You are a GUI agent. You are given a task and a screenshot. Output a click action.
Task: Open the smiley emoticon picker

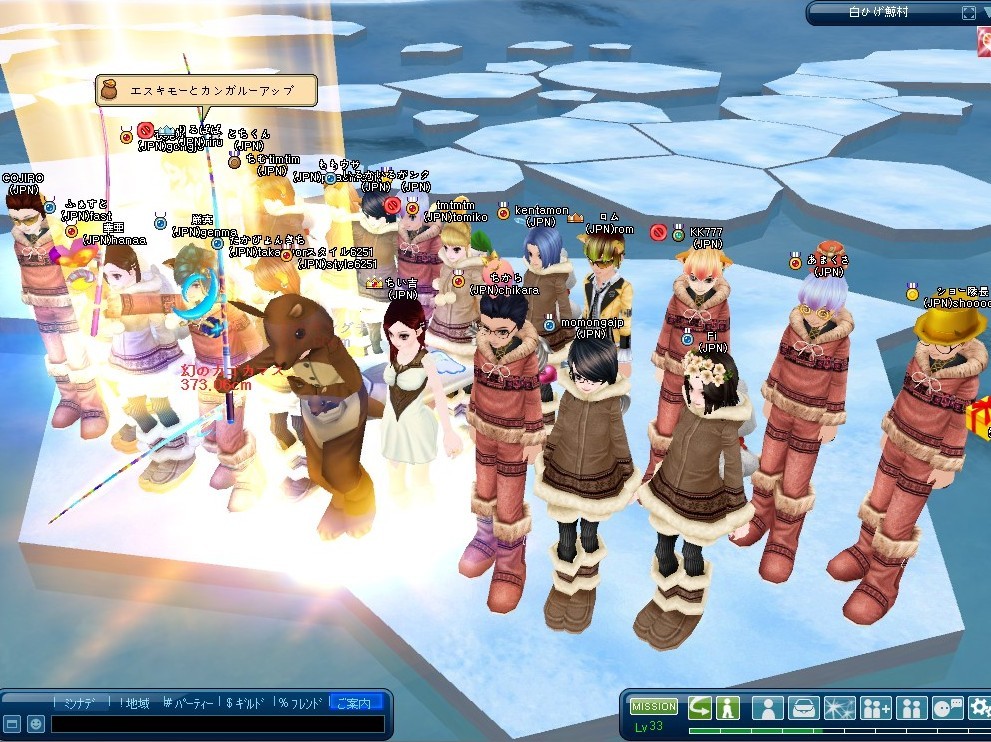[x=35, y=724]
